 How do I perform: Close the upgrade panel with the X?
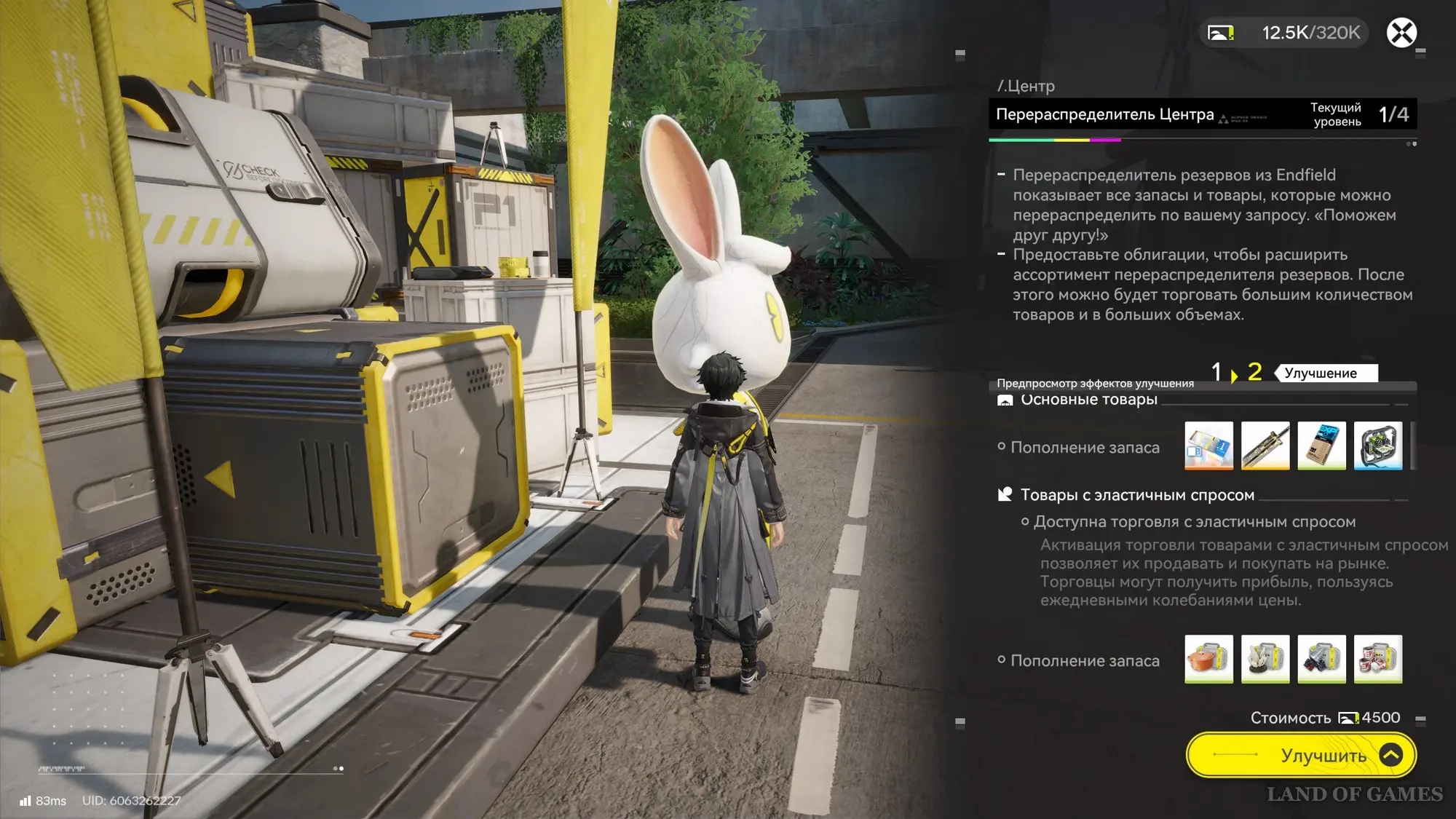coord(1401,33)
